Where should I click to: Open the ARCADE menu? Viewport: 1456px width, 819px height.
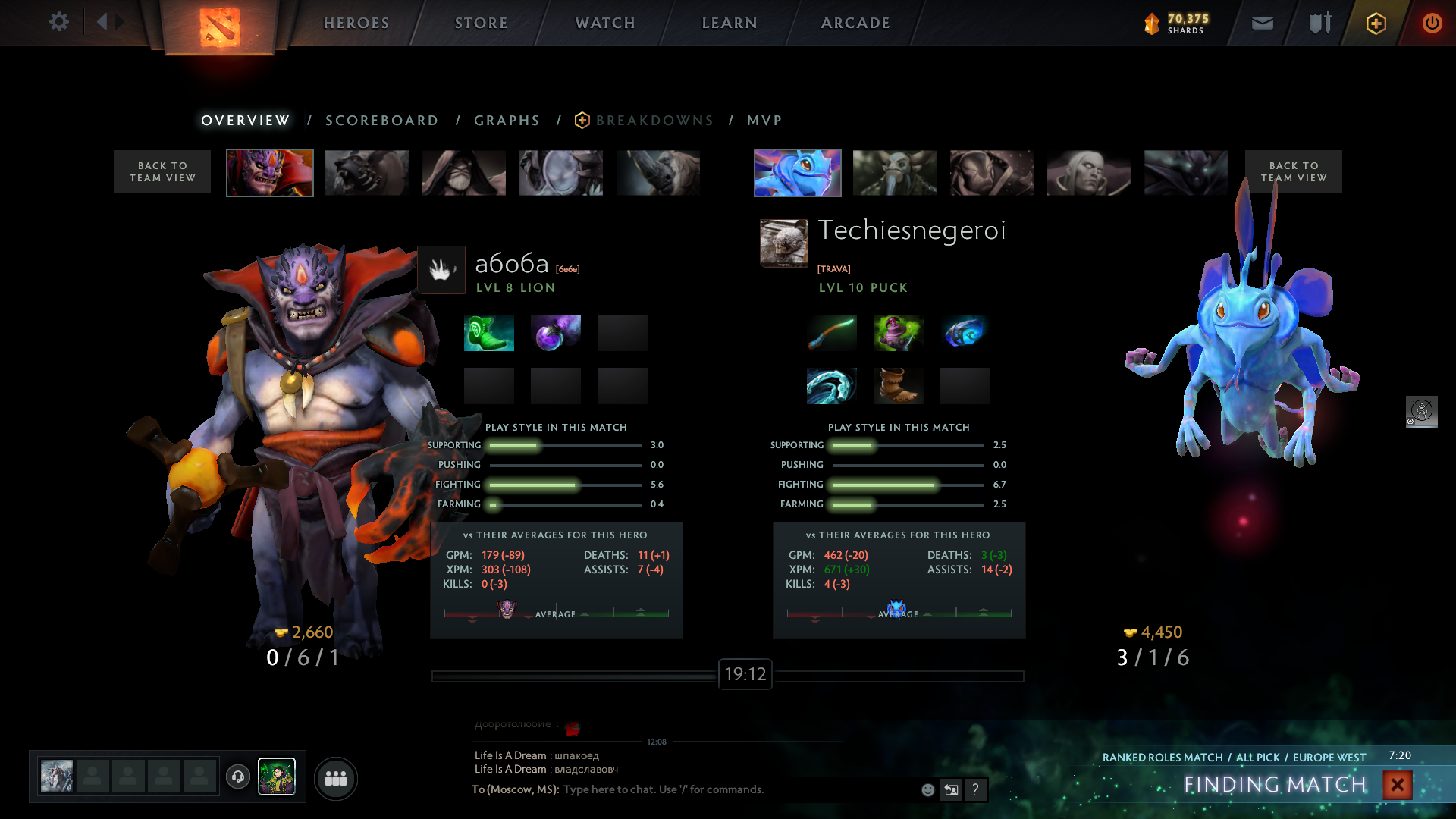tap(855, 23)
